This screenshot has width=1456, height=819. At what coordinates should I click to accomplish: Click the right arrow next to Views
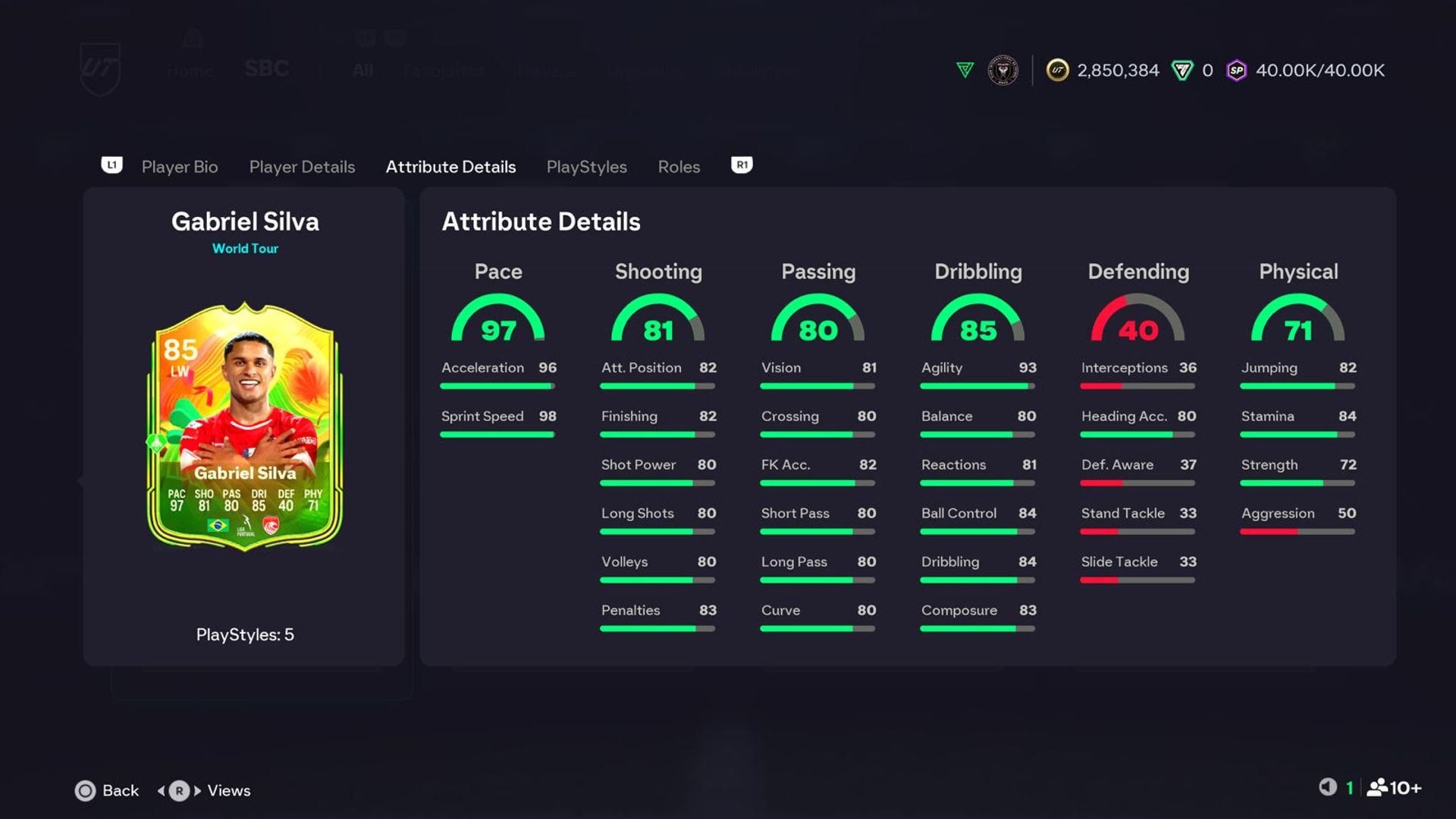tap(196, 790)
